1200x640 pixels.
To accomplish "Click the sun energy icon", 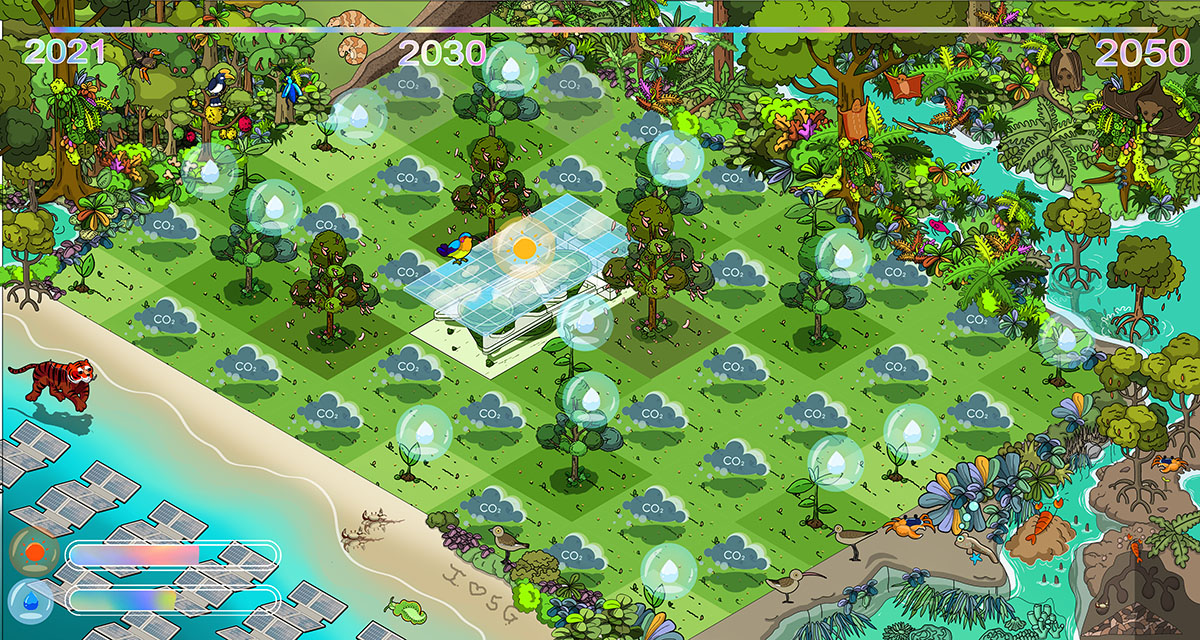I will [35, 552].
